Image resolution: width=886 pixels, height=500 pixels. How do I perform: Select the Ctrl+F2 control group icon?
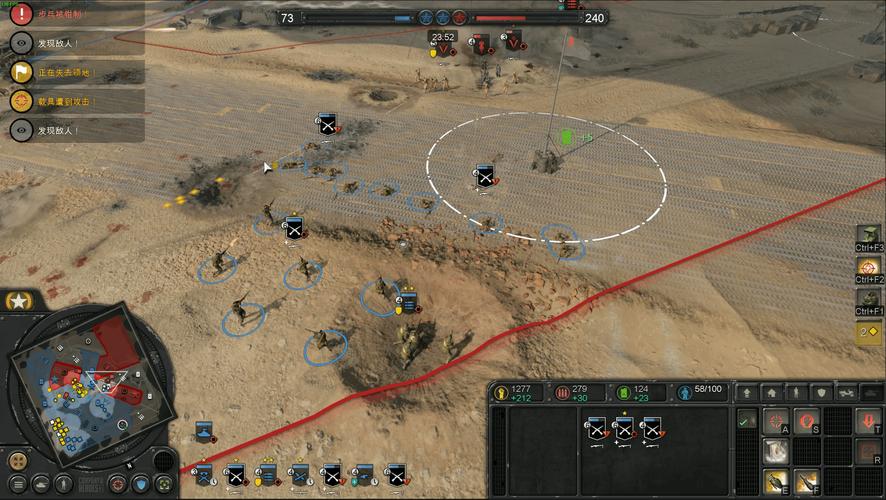tap(869, 268)
